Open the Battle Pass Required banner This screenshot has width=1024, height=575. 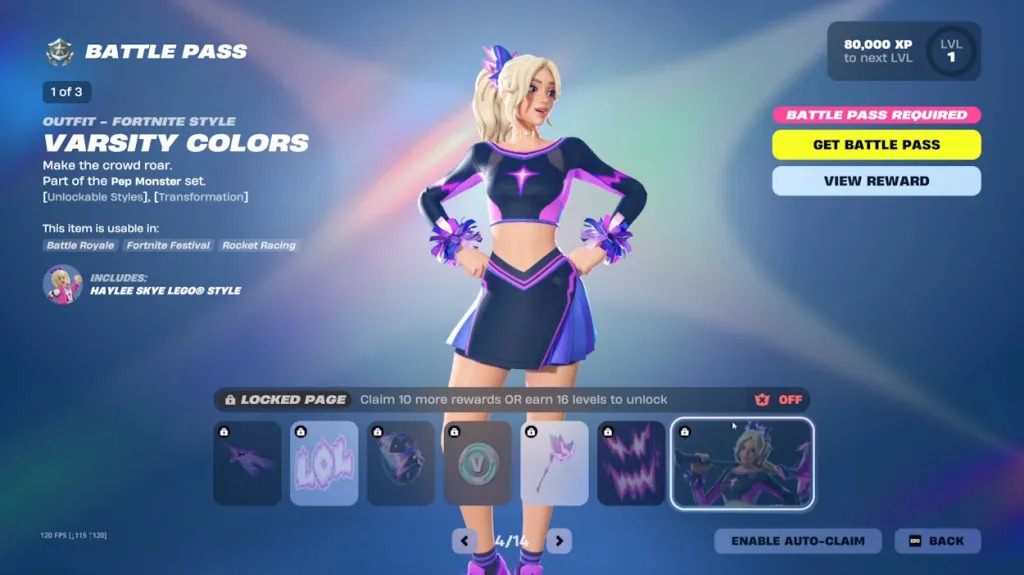[876, 115]
